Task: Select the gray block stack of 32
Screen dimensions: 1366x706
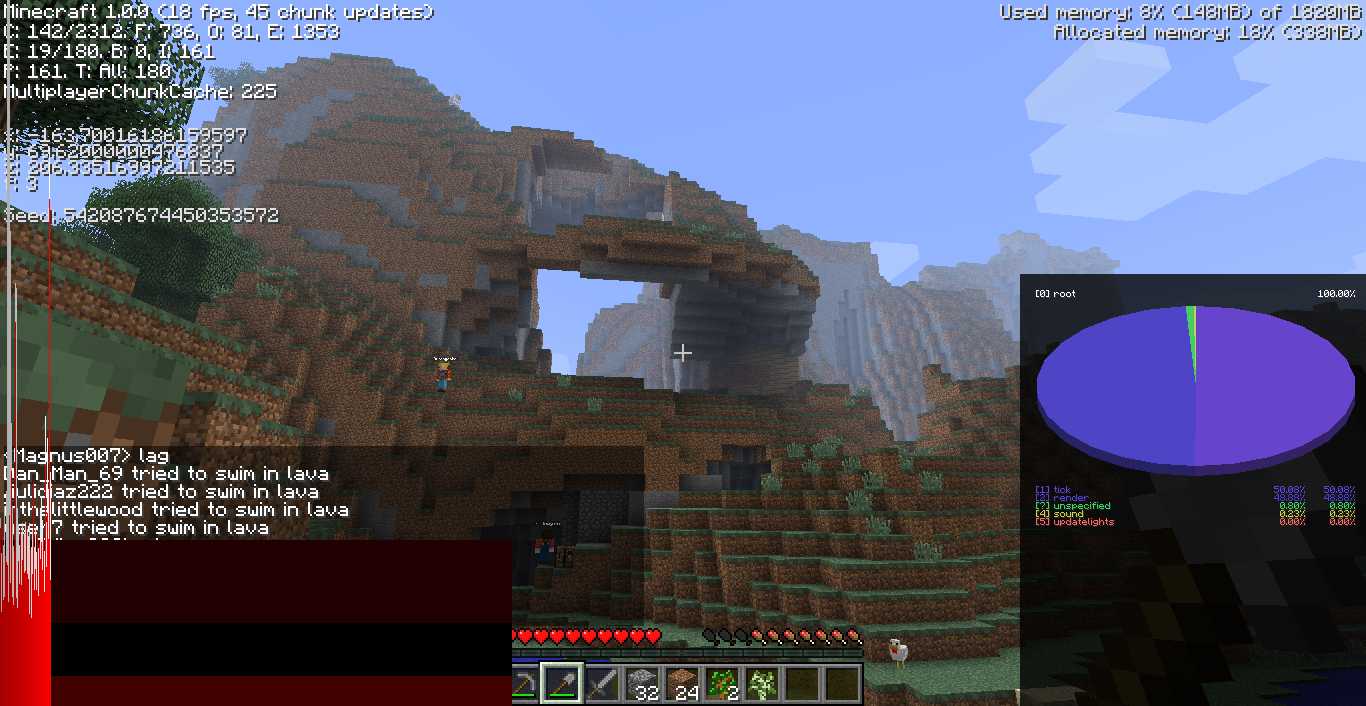Action: [641, 684]
